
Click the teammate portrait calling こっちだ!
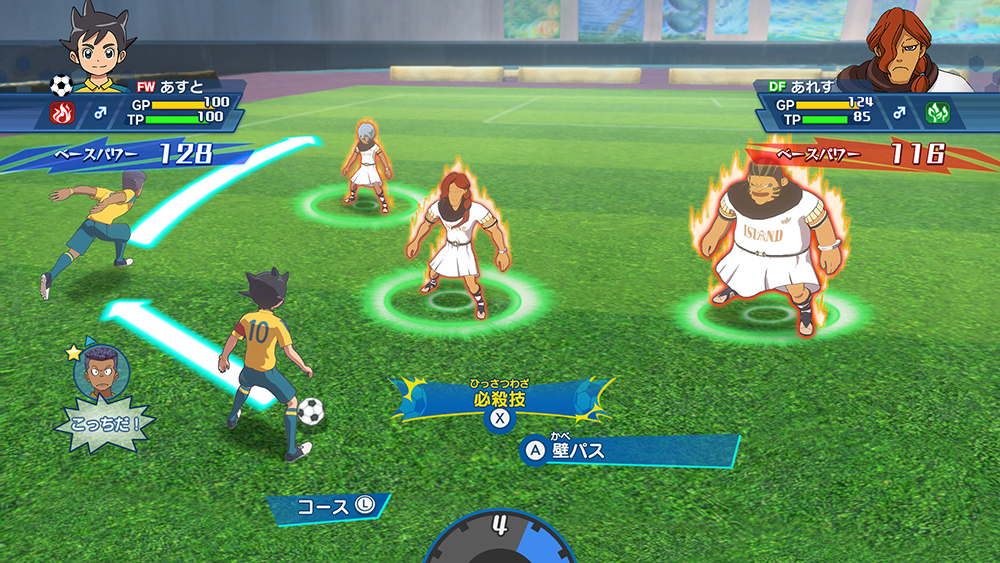pos(97,371)
